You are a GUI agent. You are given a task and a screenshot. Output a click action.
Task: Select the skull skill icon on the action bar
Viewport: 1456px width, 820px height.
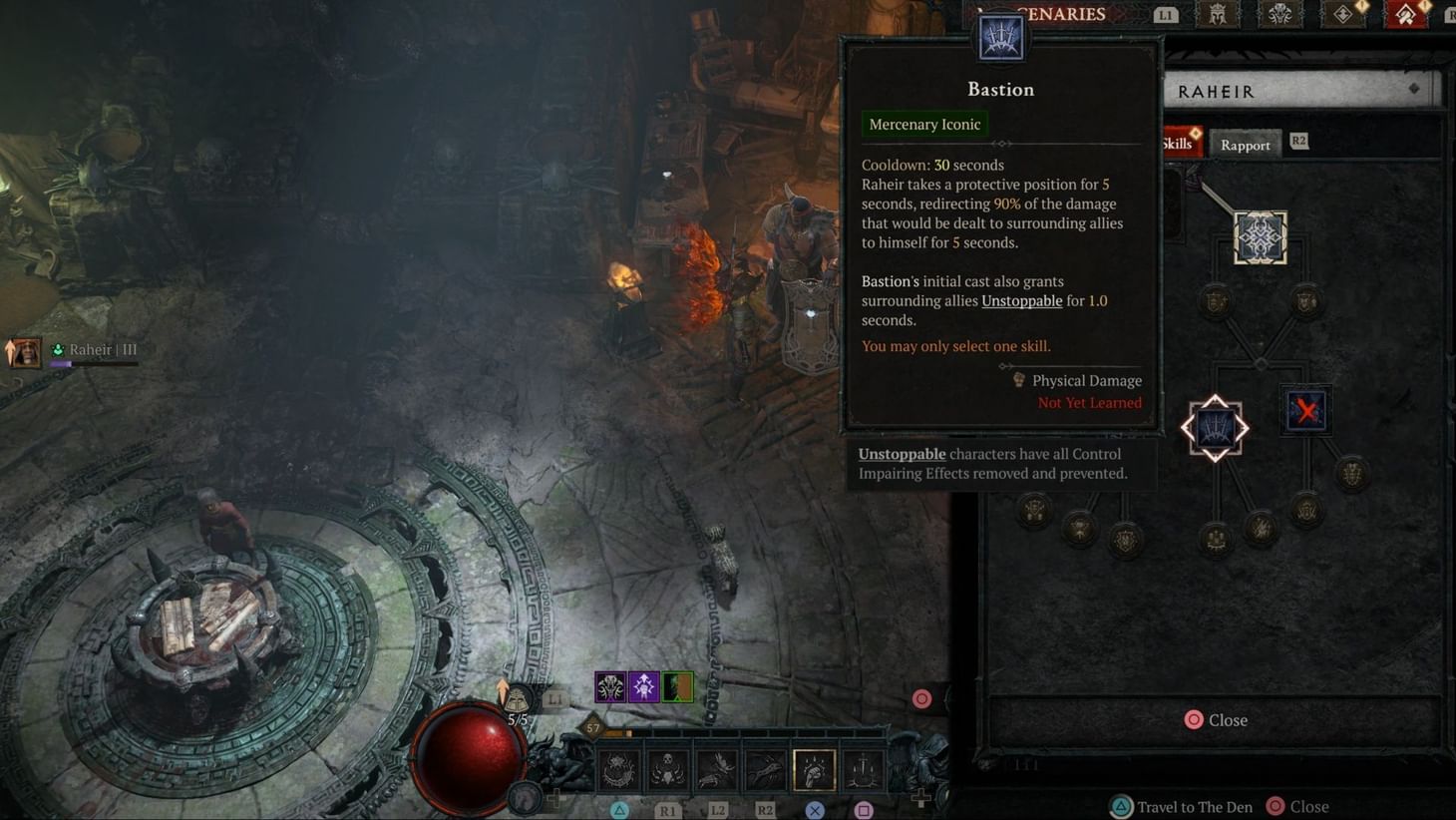[666, 767]
